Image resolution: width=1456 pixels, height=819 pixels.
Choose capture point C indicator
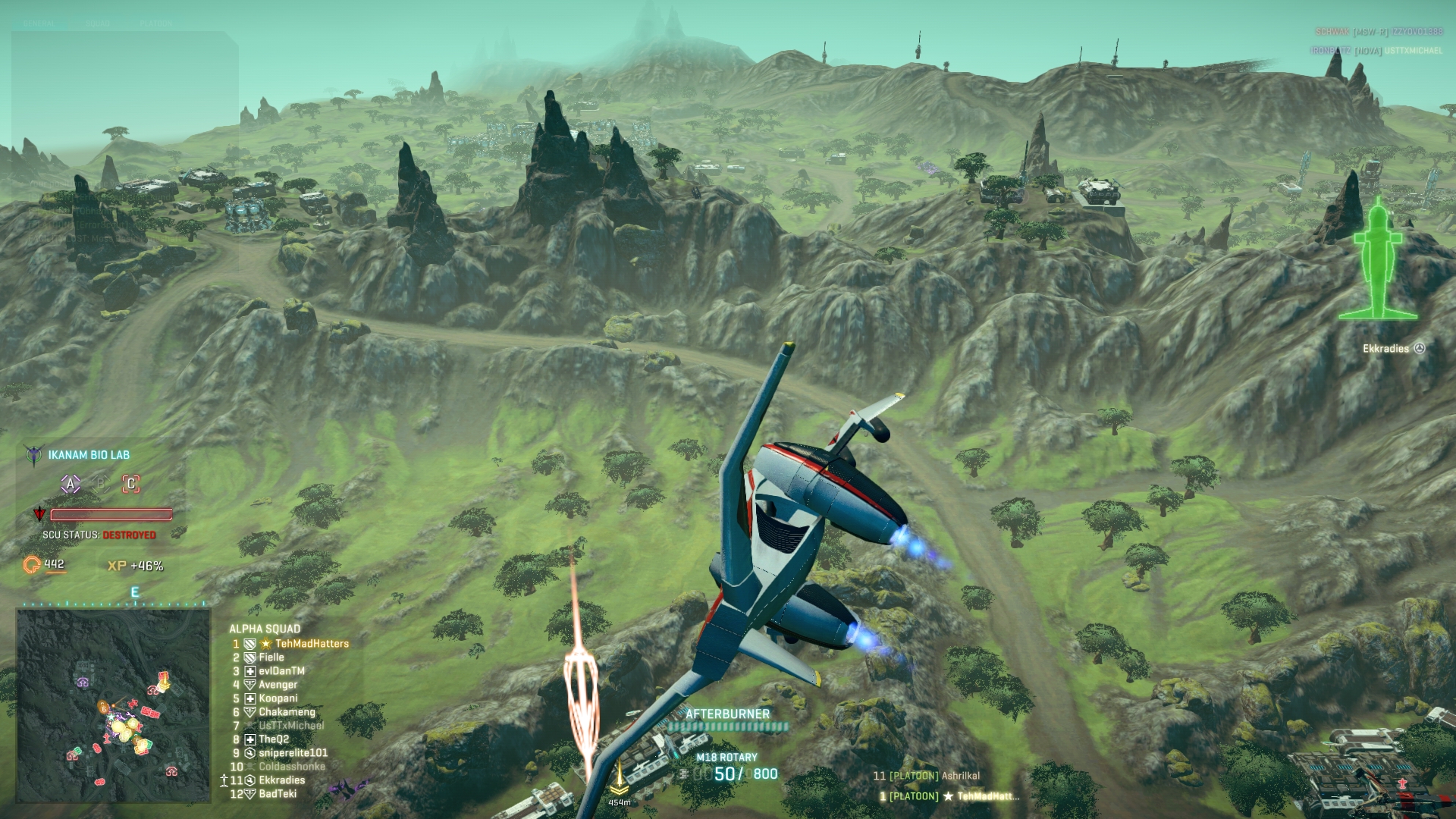pos(131,484)
